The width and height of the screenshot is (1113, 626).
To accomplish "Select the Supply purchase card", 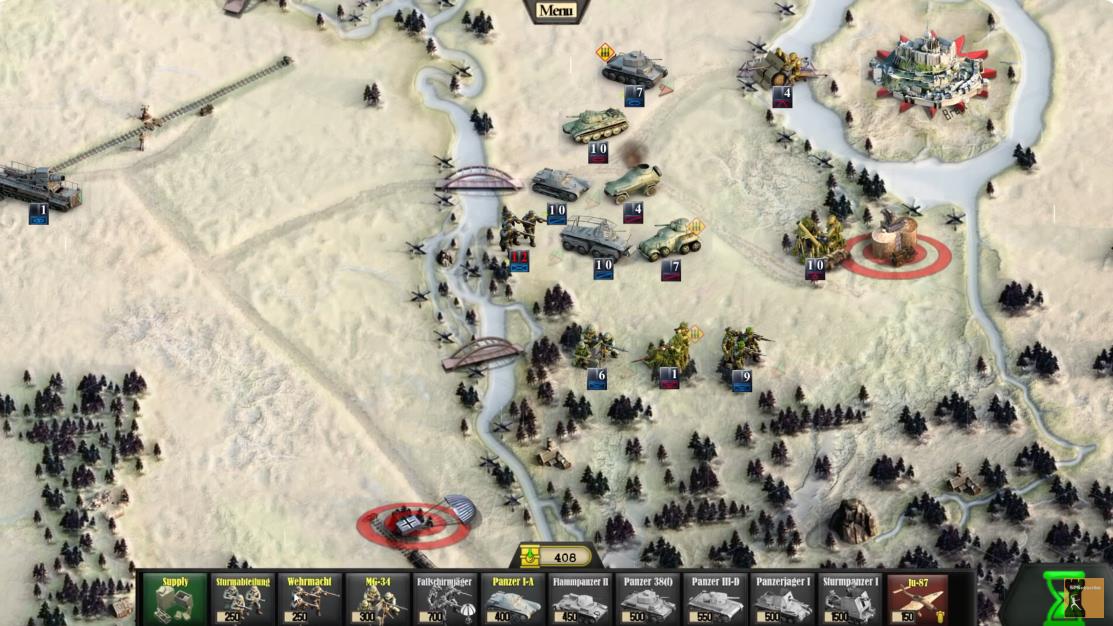I will tap(175, 599).
